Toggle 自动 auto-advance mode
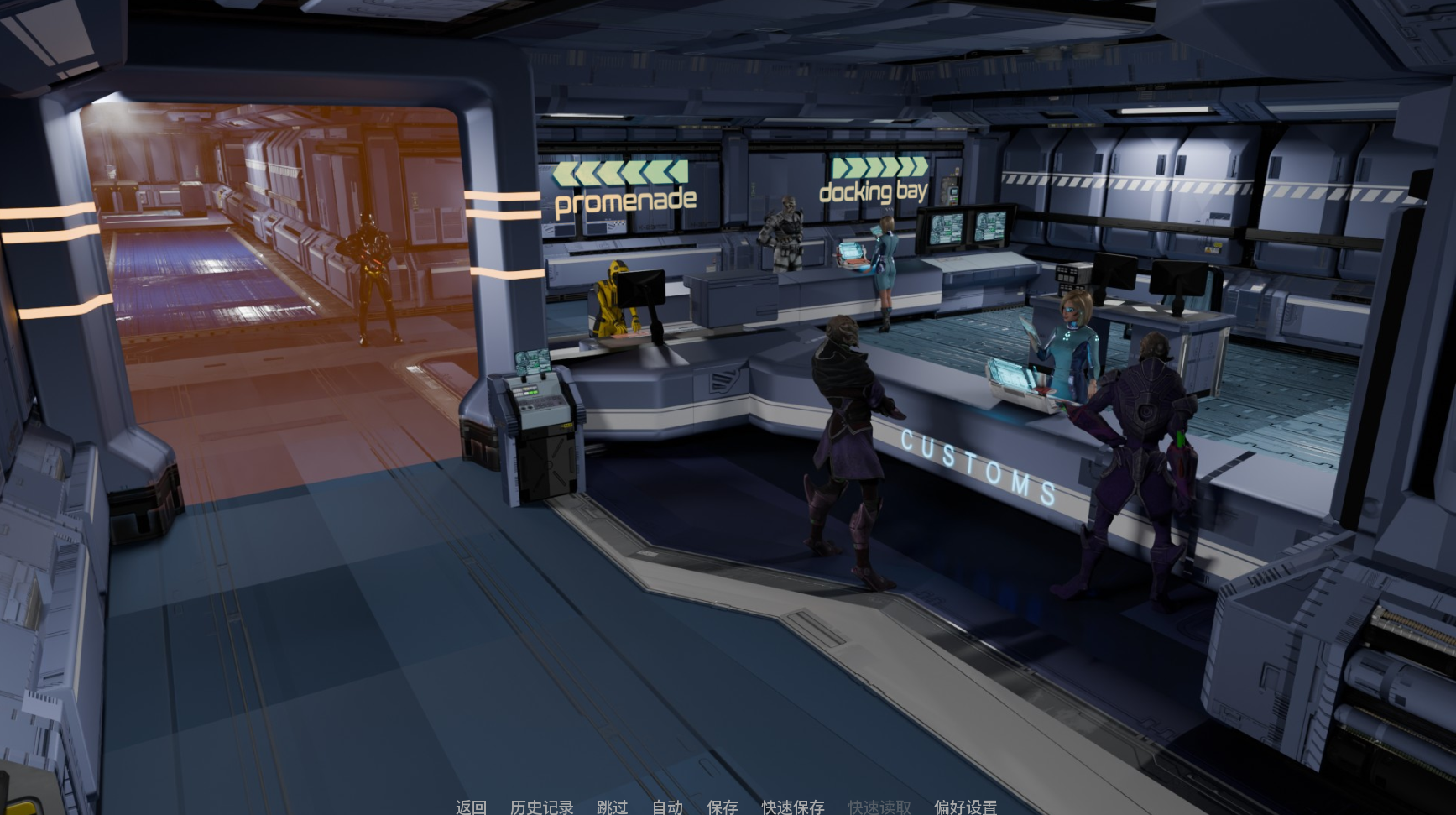The width and height of the screenshot is (1456, 815). coord(667,807)
